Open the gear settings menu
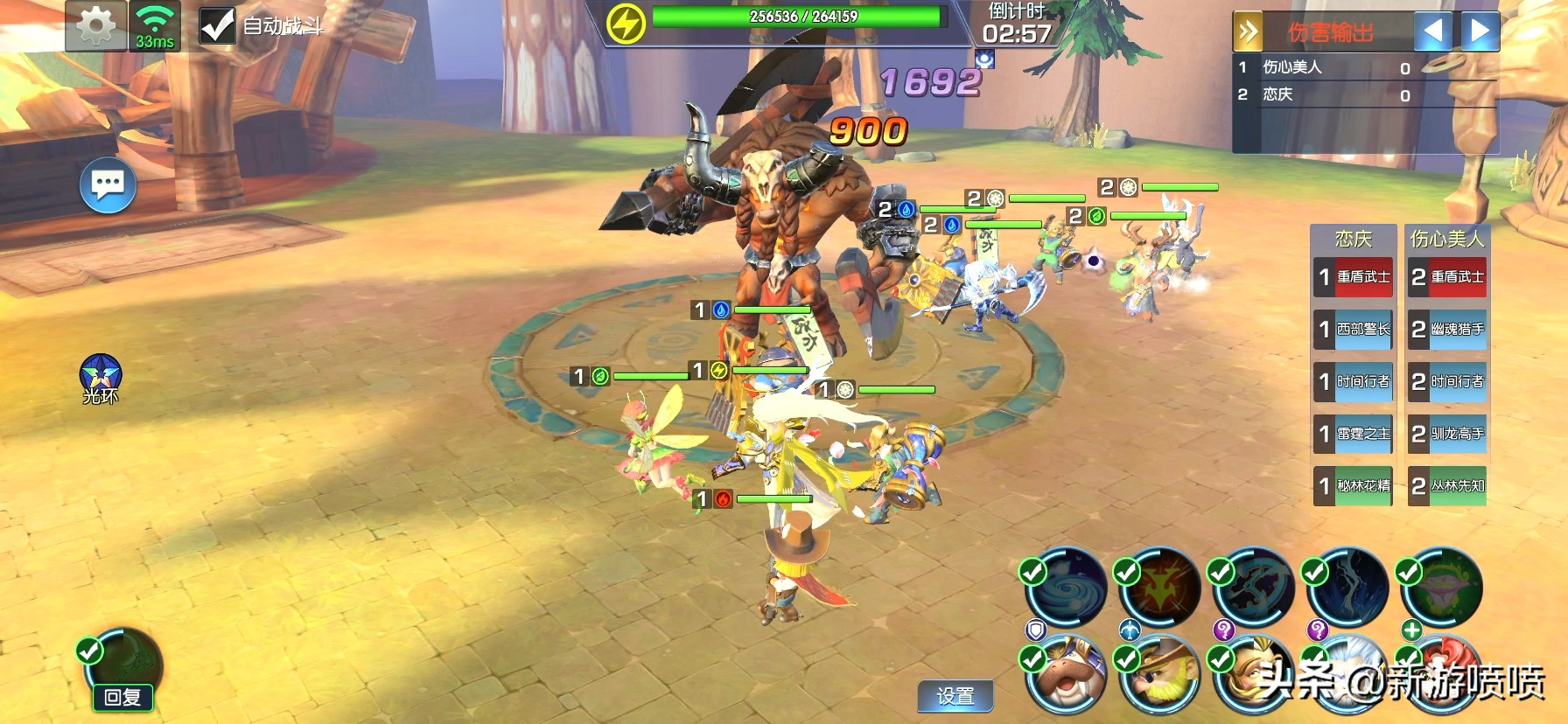 tap(95, 26)
